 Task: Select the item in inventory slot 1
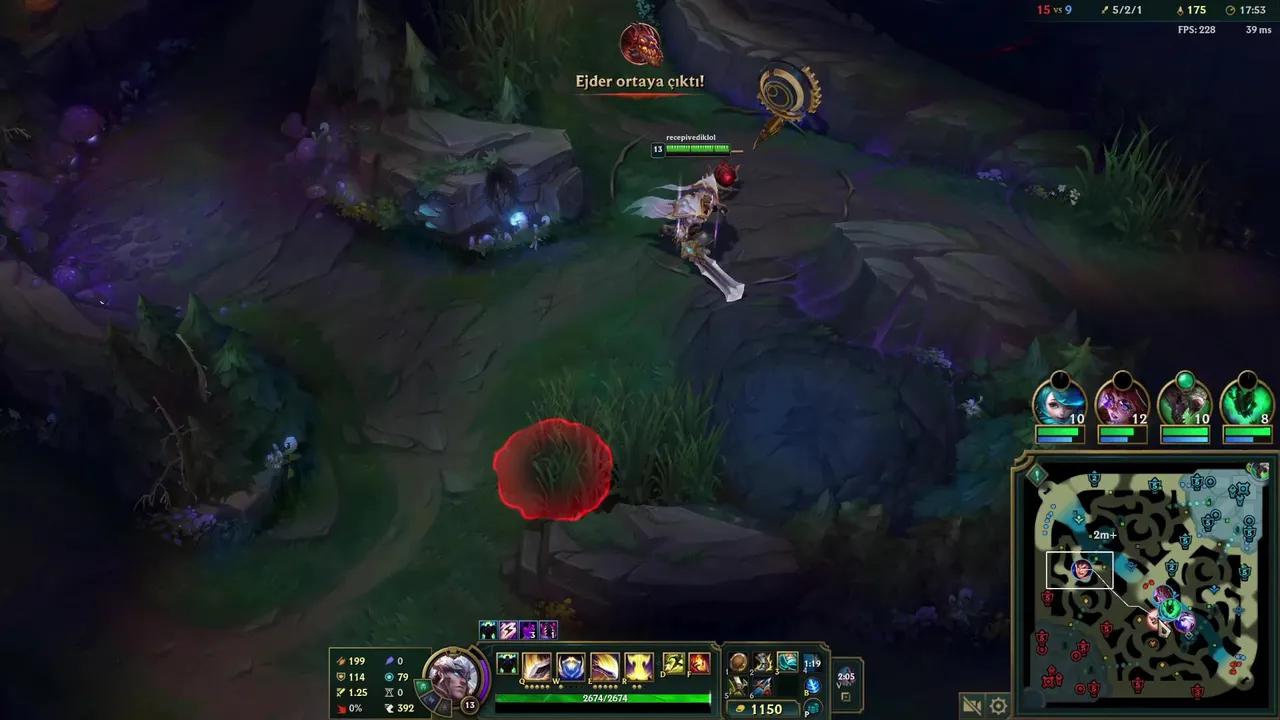[737, 662]
